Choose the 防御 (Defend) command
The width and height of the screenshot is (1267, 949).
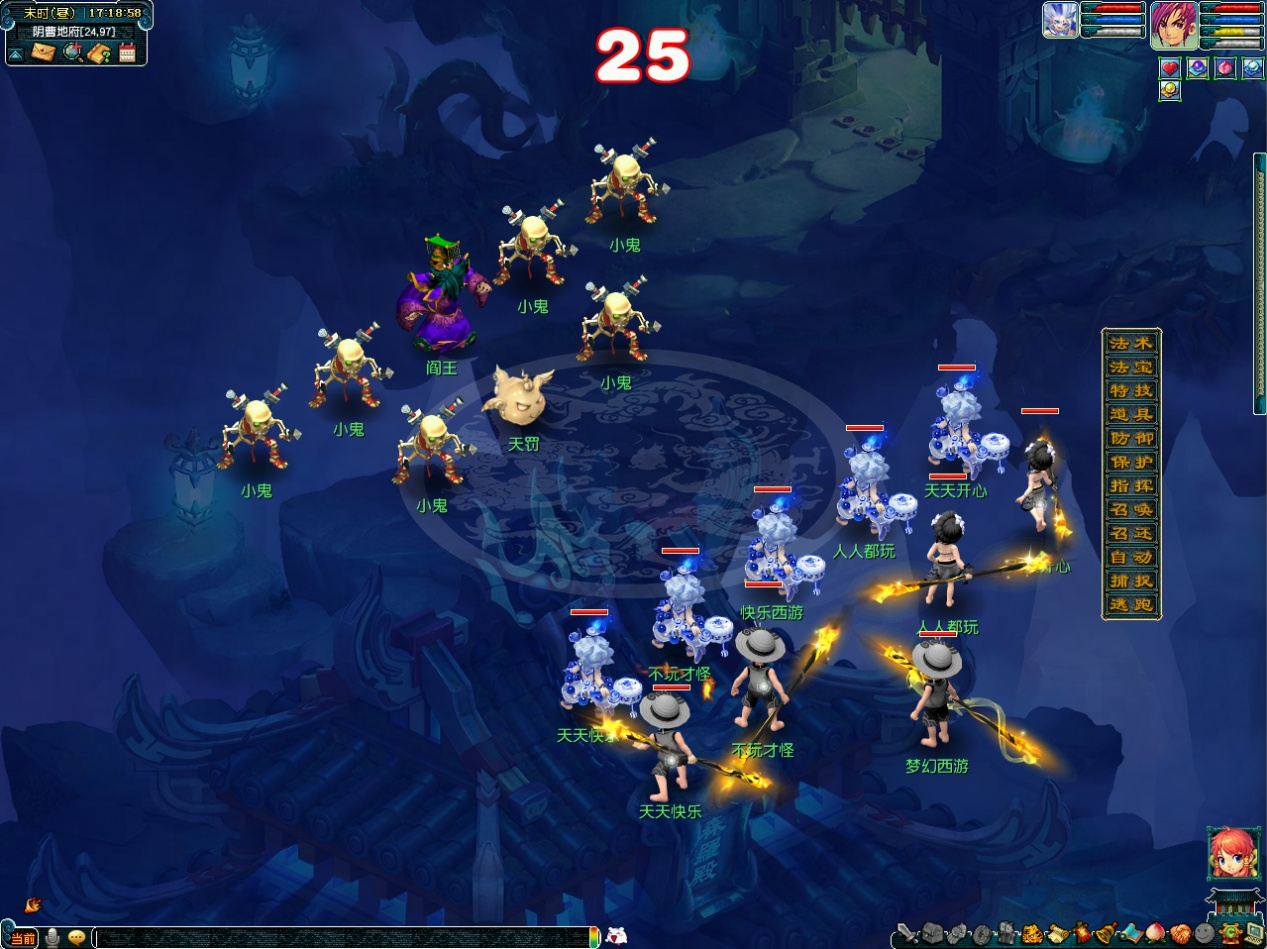tap(1131, 438)
